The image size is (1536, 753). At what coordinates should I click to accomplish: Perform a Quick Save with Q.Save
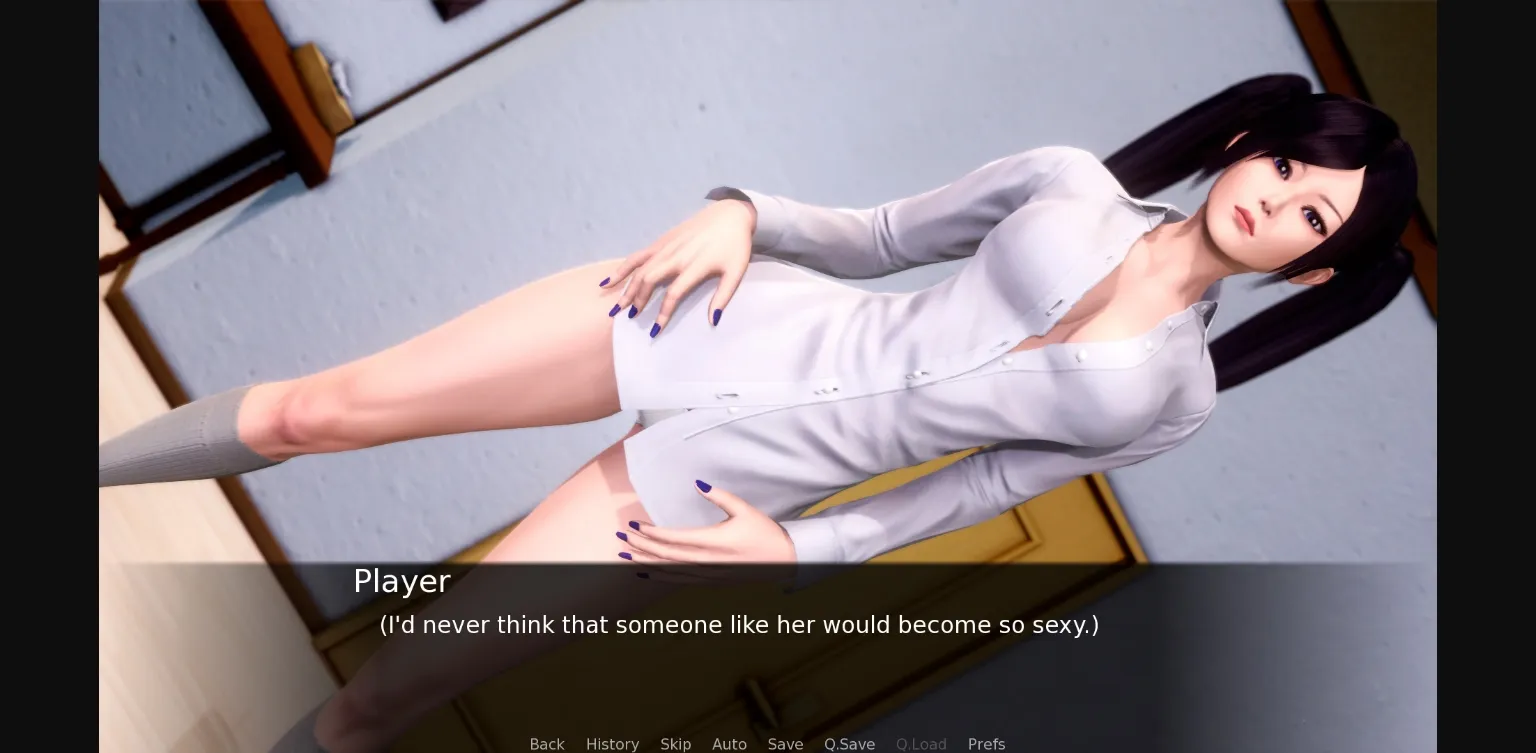pos(849,744)
